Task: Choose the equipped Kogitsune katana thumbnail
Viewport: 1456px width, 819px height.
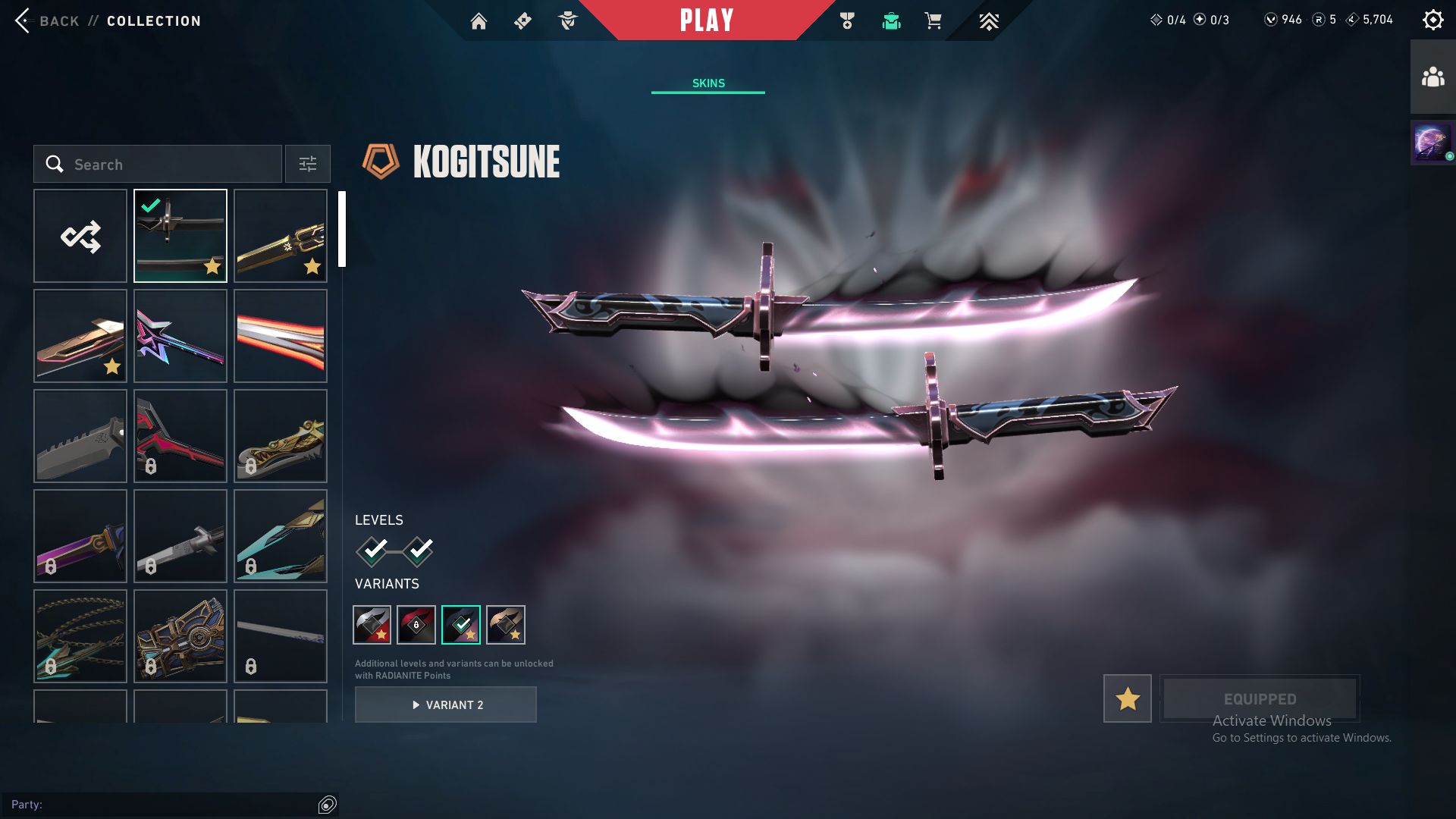Action: [180, 236]
